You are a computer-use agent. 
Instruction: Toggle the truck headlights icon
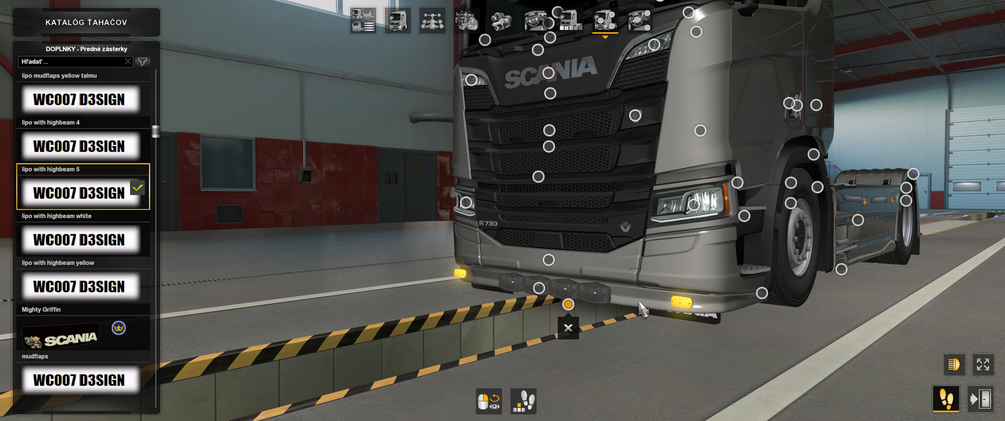[953, 365]
